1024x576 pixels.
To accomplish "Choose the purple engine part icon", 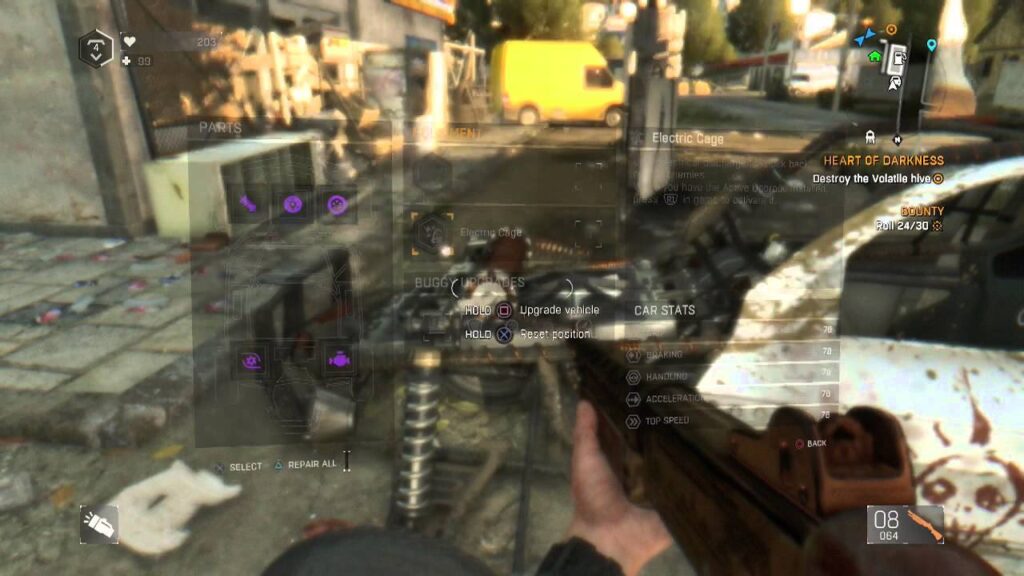I will (337, 357).
